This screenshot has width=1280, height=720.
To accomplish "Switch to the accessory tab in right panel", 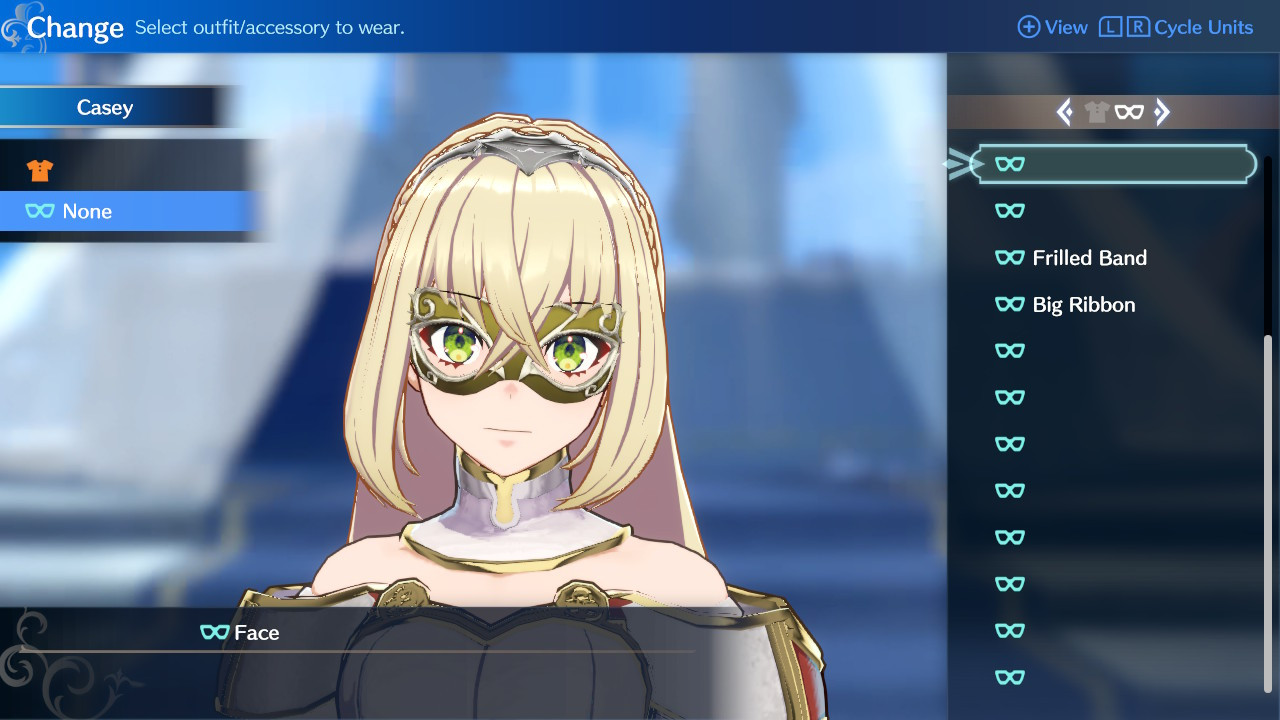I will point(1131,112).
